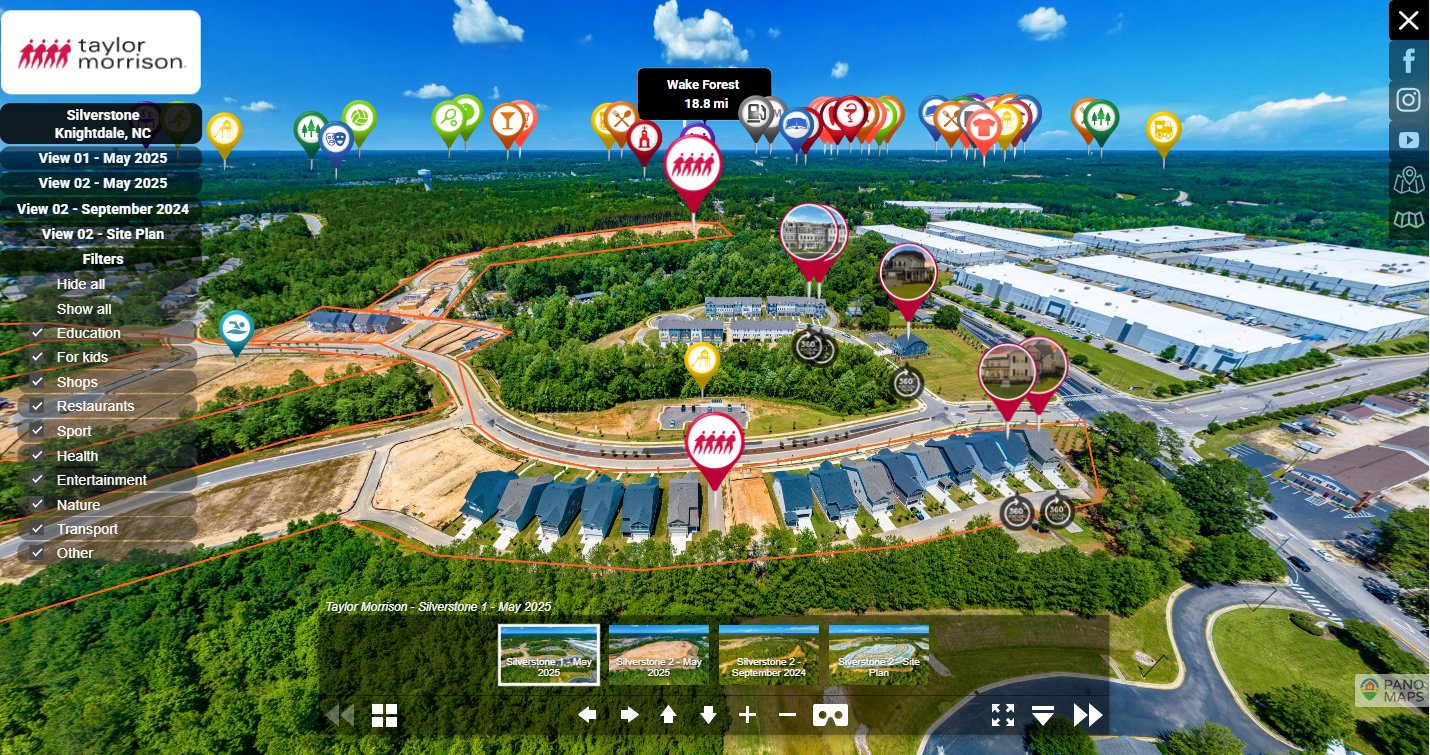
Task: Enable VR headset mode
Action: 830,714
